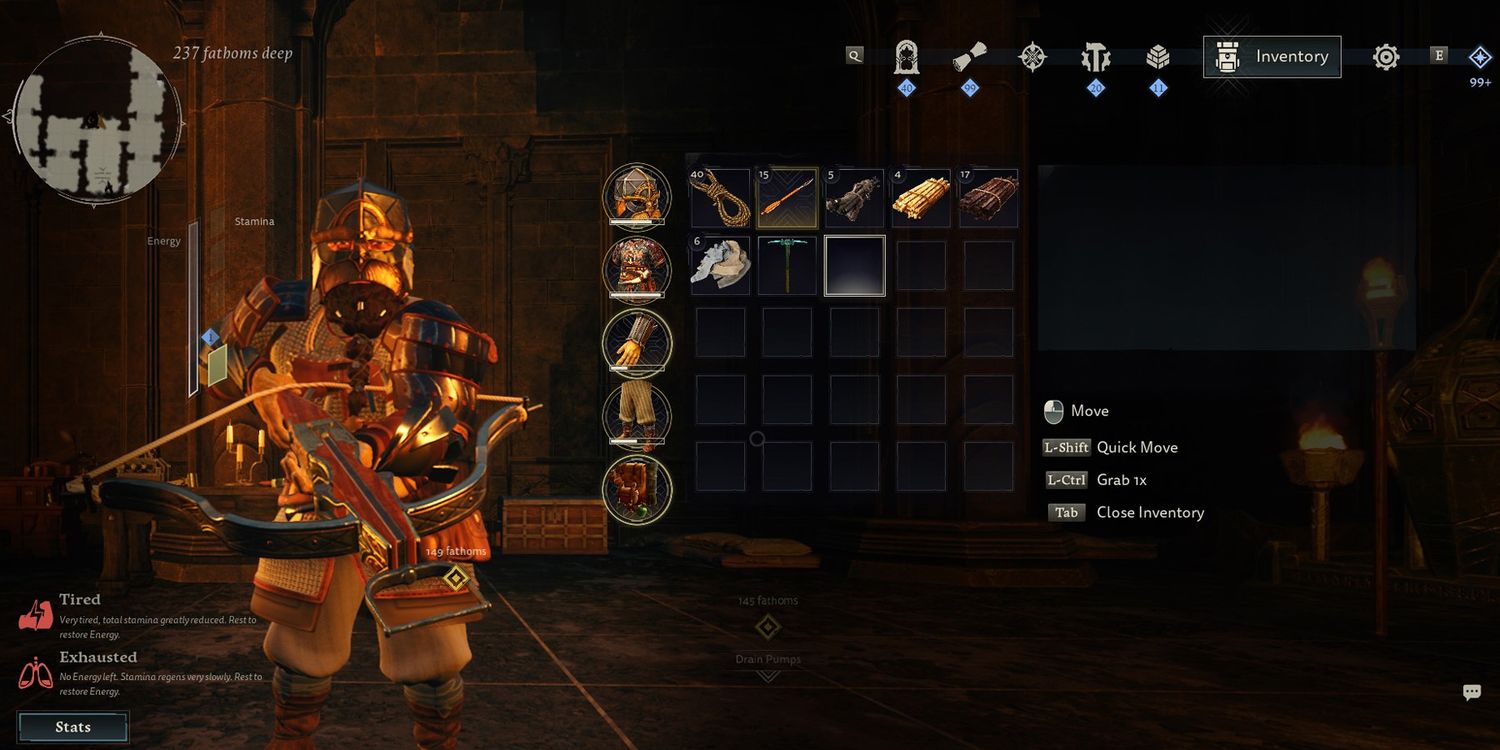
Task: Select the light wood bundle stack of 4
Action: 921,198
